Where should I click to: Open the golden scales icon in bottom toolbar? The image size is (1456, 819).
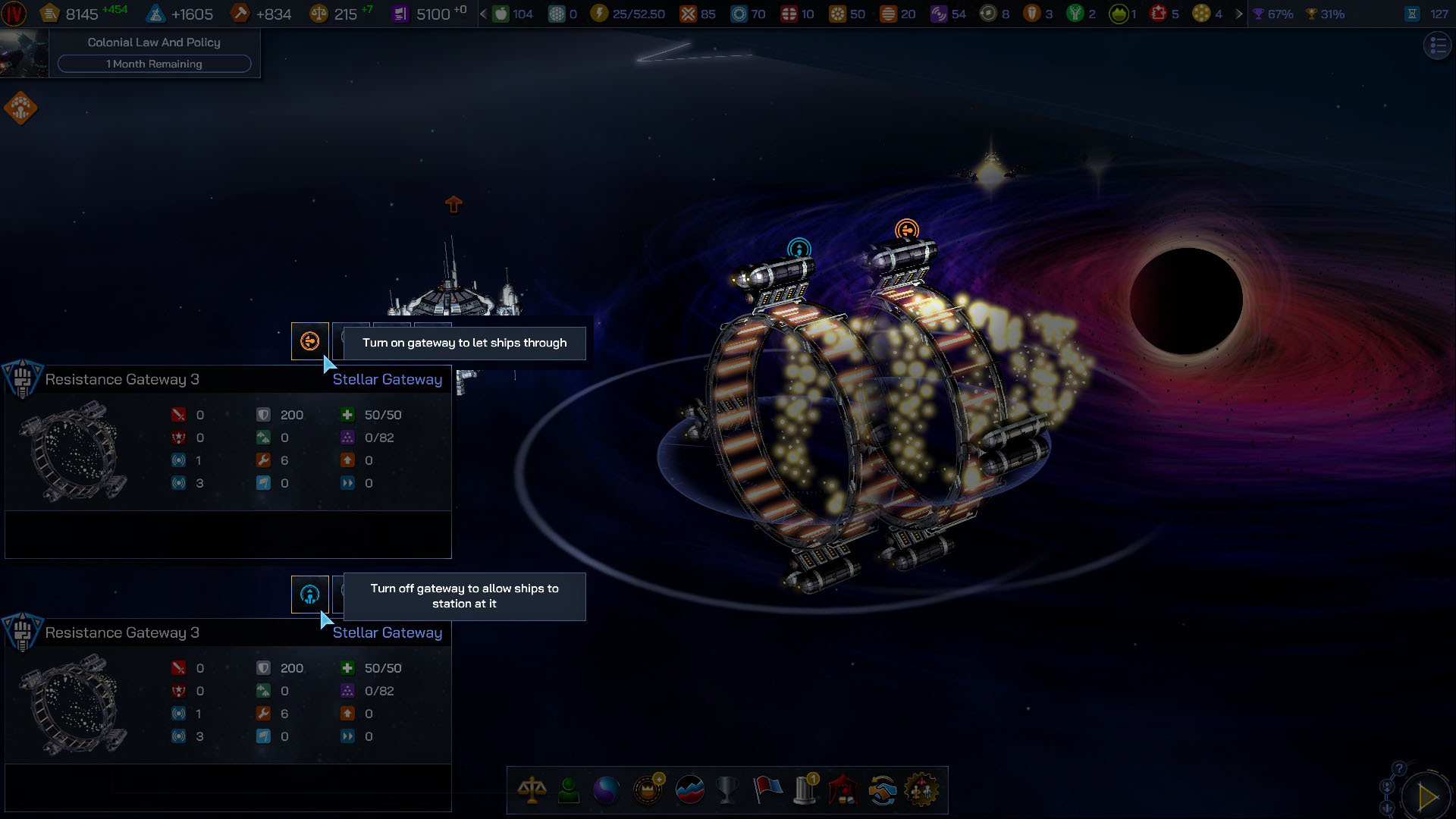coord(532,790)
